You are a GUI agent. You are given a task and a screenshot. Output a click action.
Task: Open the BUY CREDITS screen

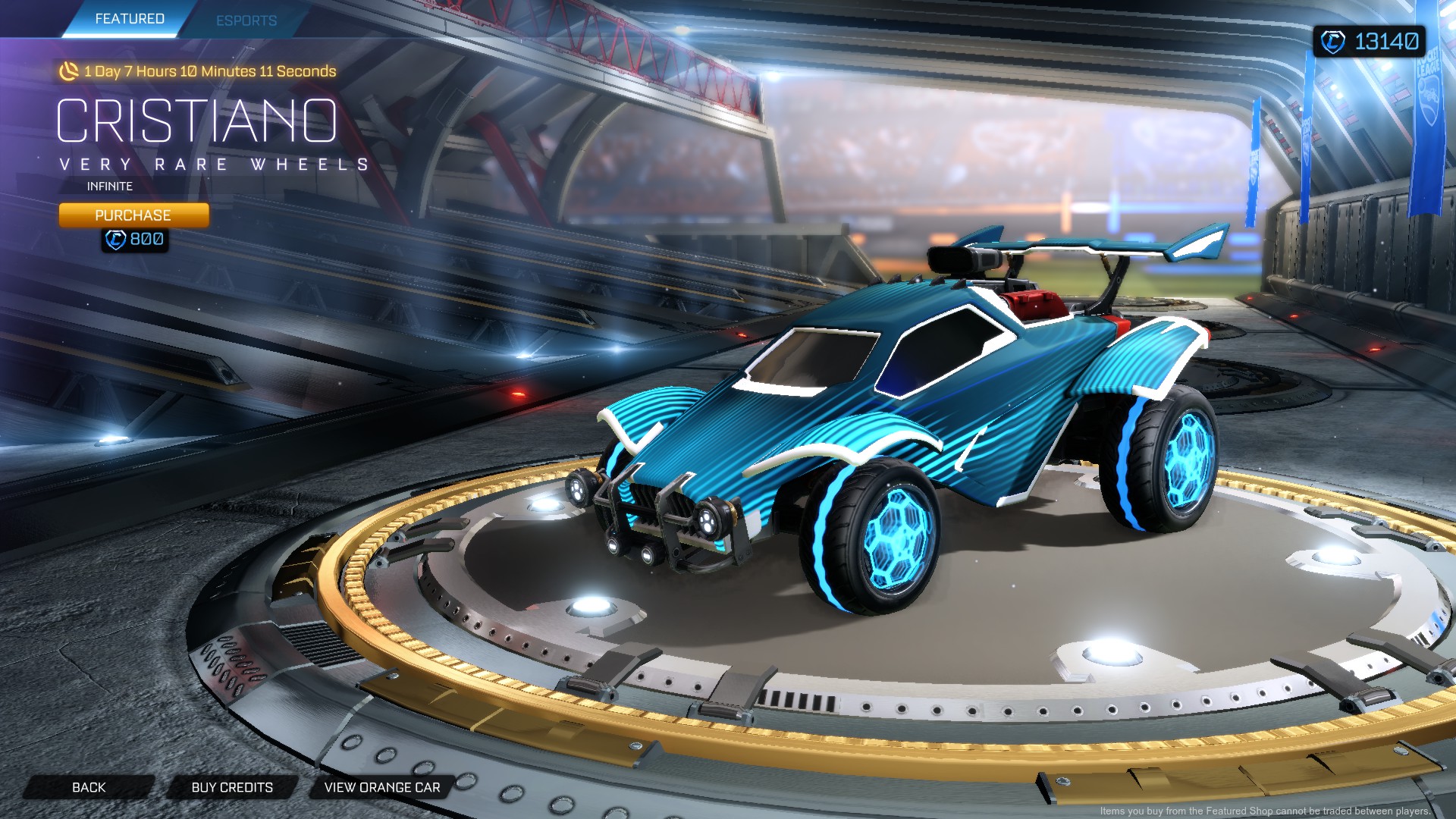[233, 786]
